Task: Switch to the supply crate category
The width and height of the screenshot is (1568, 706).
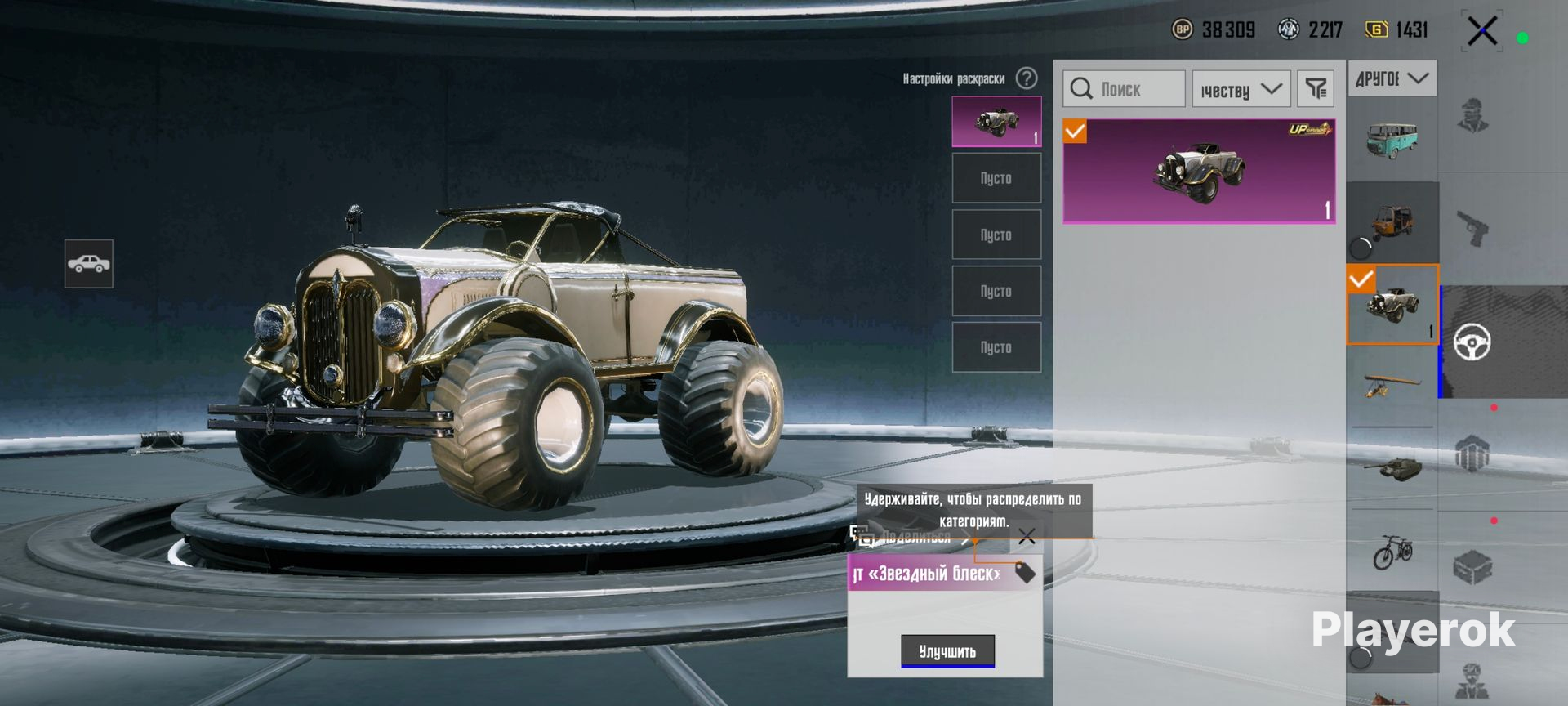Action: coord(1472,567)
